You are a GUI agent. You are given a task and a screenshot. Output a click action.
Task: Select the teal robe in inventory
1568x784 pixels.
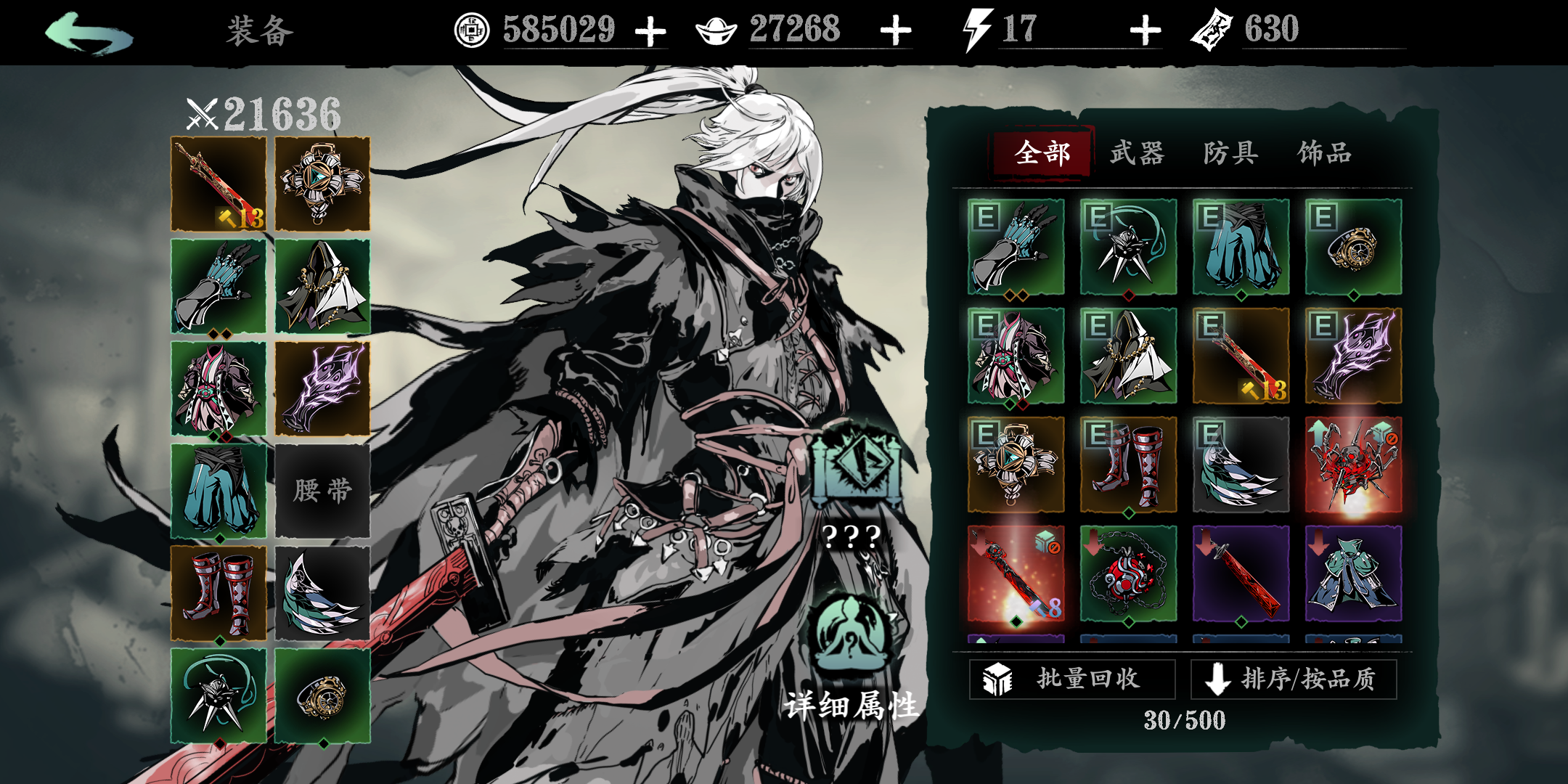point(1353,573)
